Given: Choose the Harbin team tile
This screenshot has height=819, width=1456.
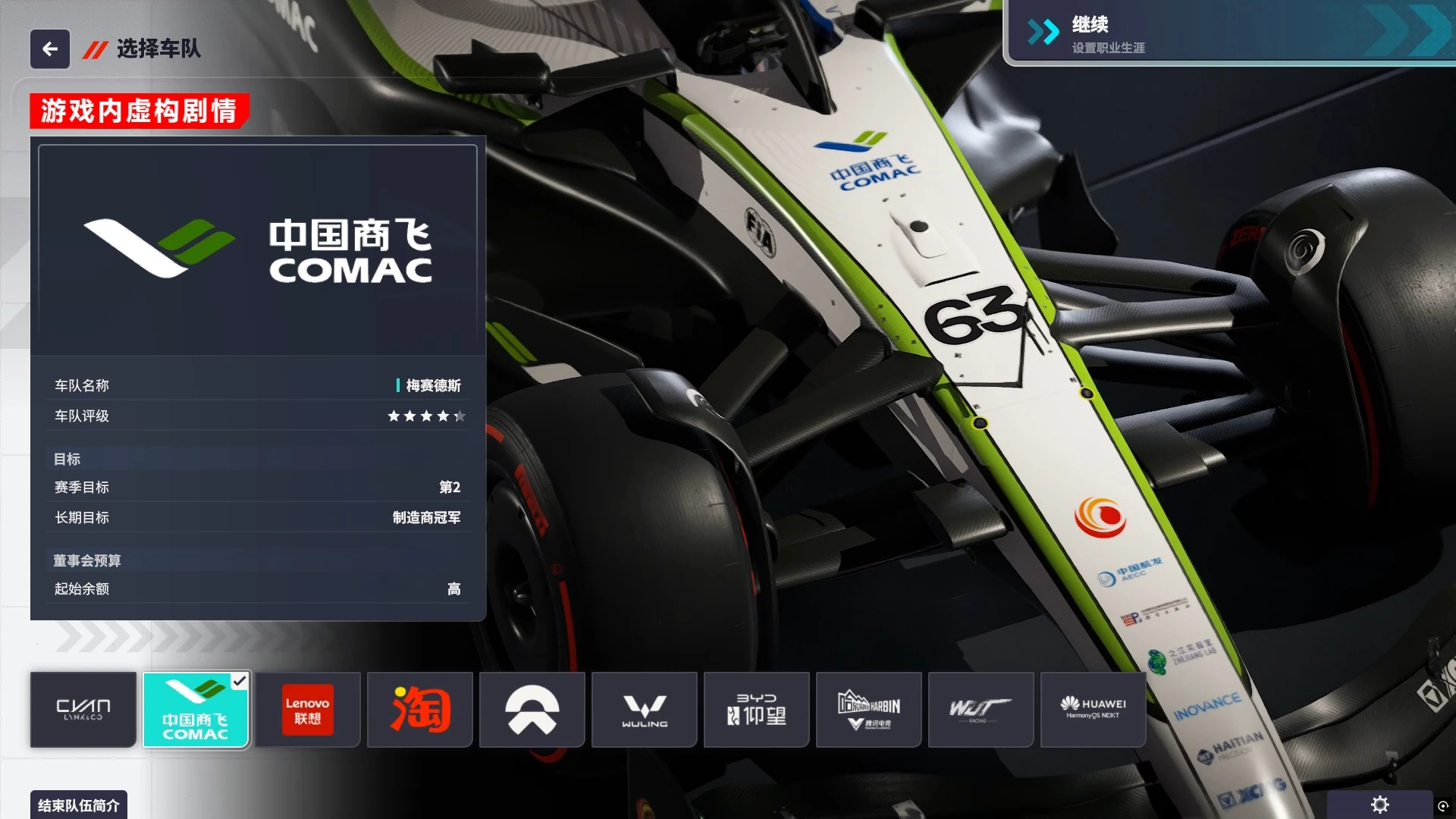Looking at the screenshot, I should pos(869,710).
